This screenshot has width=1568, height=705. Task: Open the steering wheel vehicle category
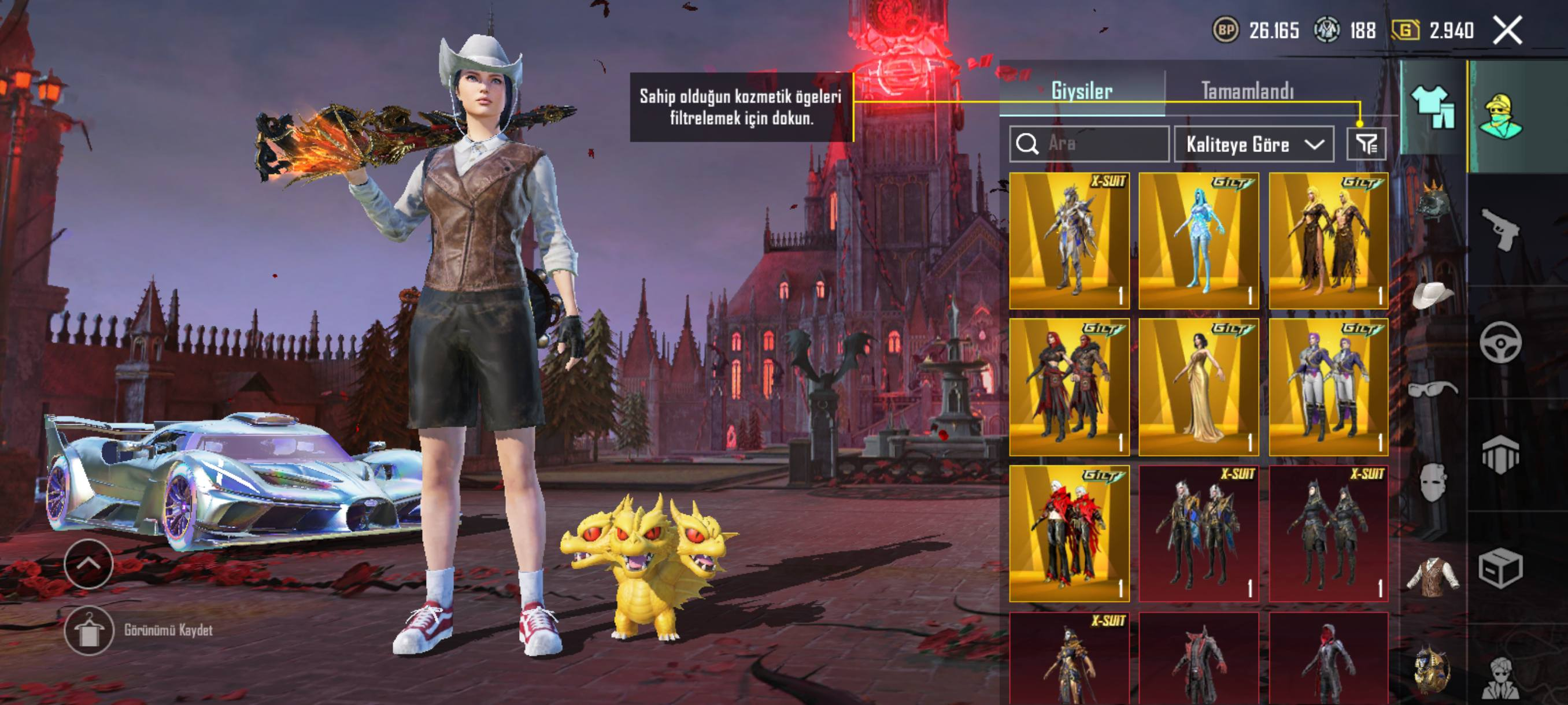click(x=1500, y=343)
